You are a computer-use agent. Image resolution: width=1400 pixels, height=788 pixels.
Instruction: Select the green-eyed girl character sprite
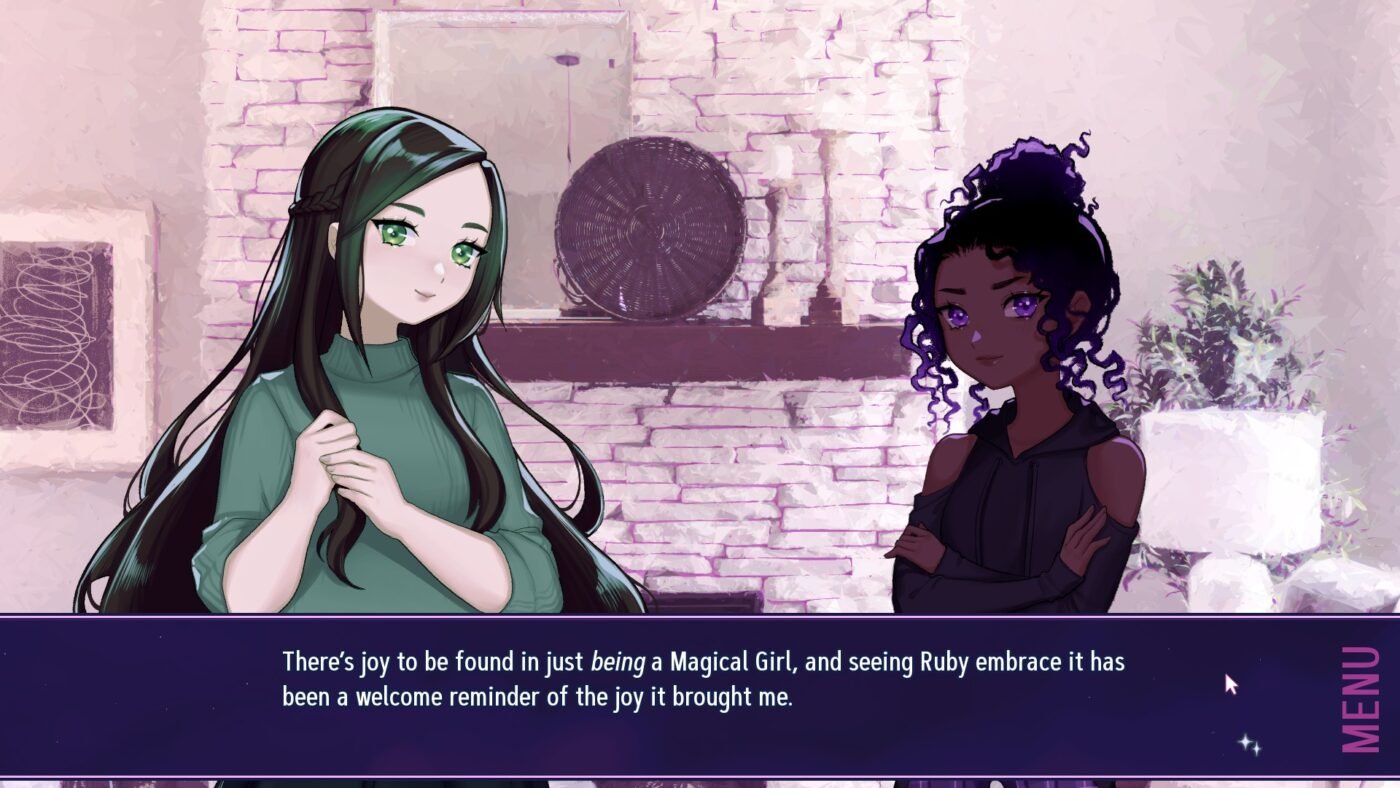coord(380,350)
